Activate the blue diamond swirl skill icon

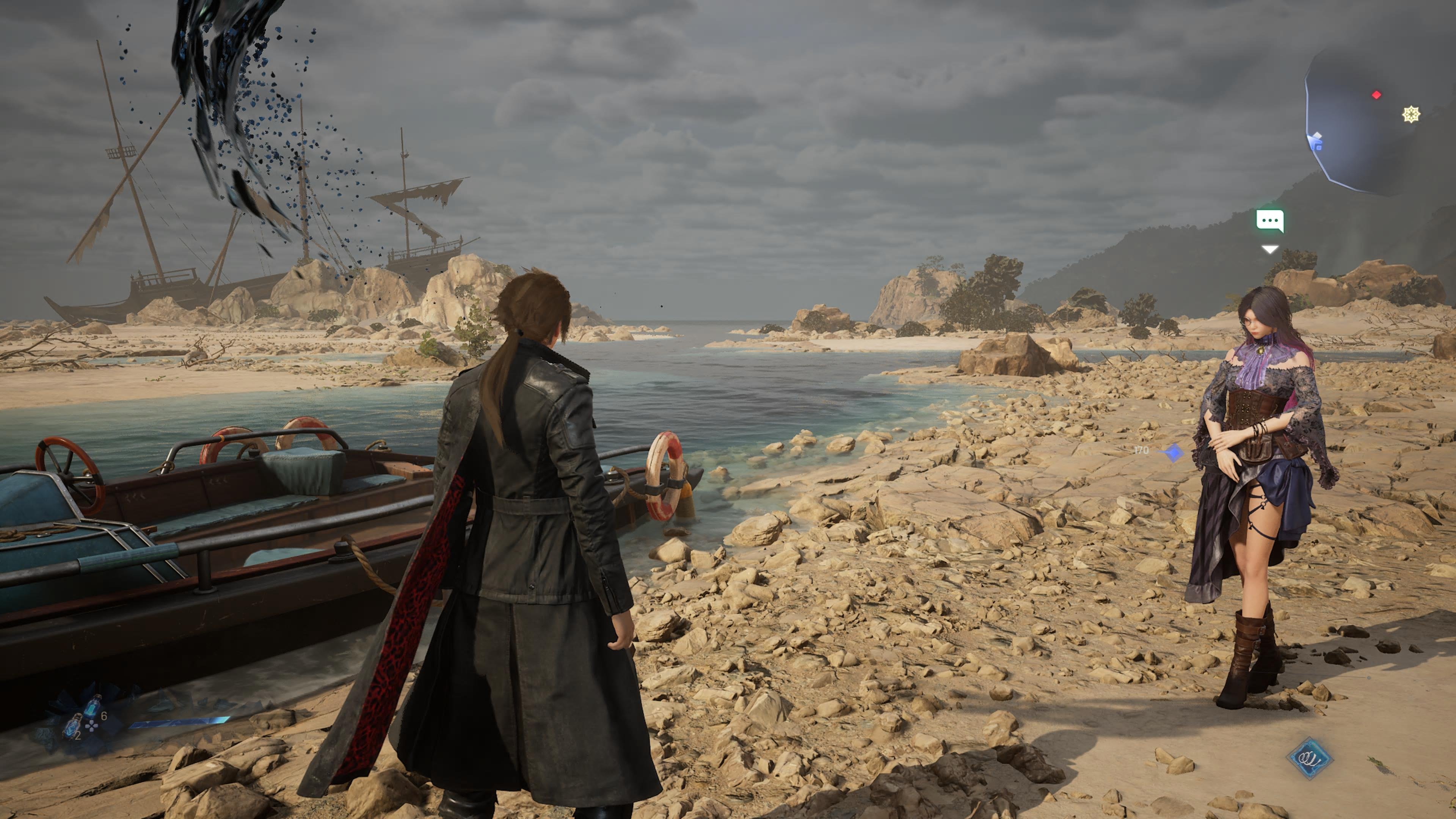[1310, 758]
